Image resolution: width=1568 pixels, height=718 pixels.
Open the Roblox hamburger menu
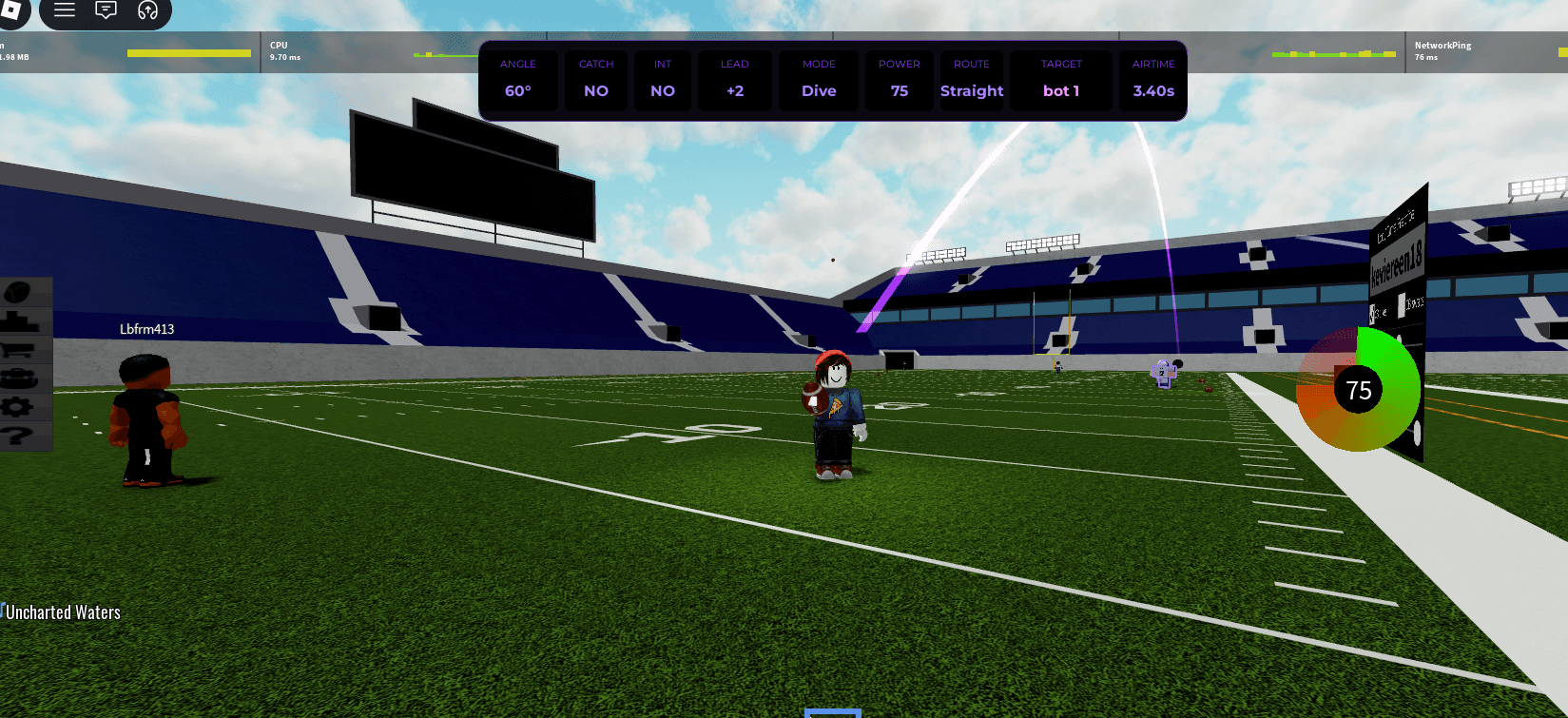(63, 10)
